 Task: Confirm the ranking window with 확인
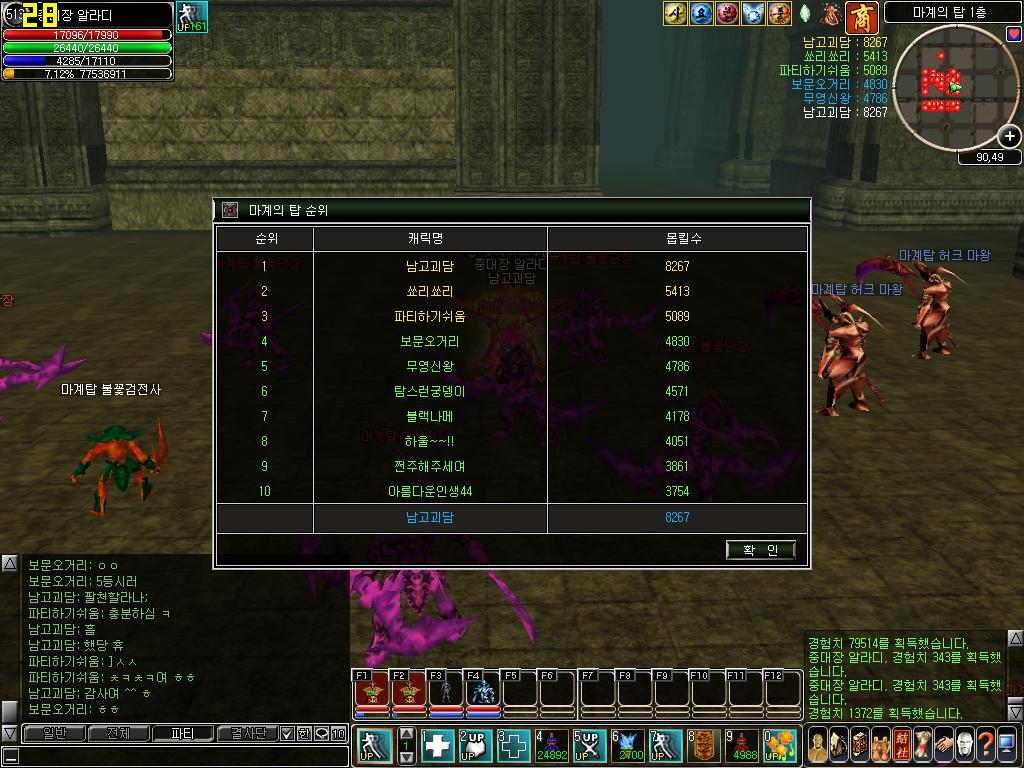(760, 549)
